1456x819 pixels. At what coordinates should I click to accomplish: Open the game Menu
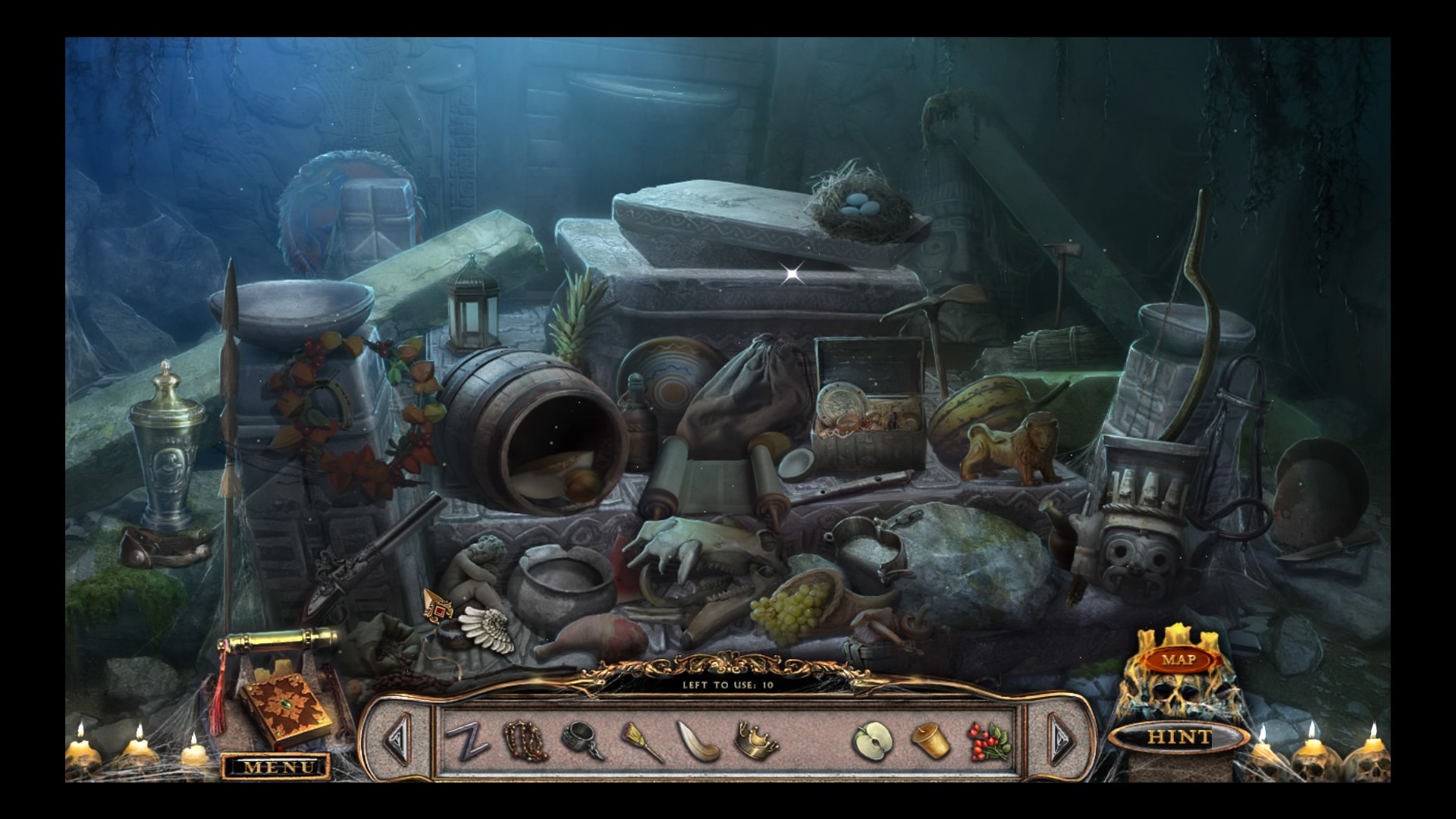coord(277,767)
